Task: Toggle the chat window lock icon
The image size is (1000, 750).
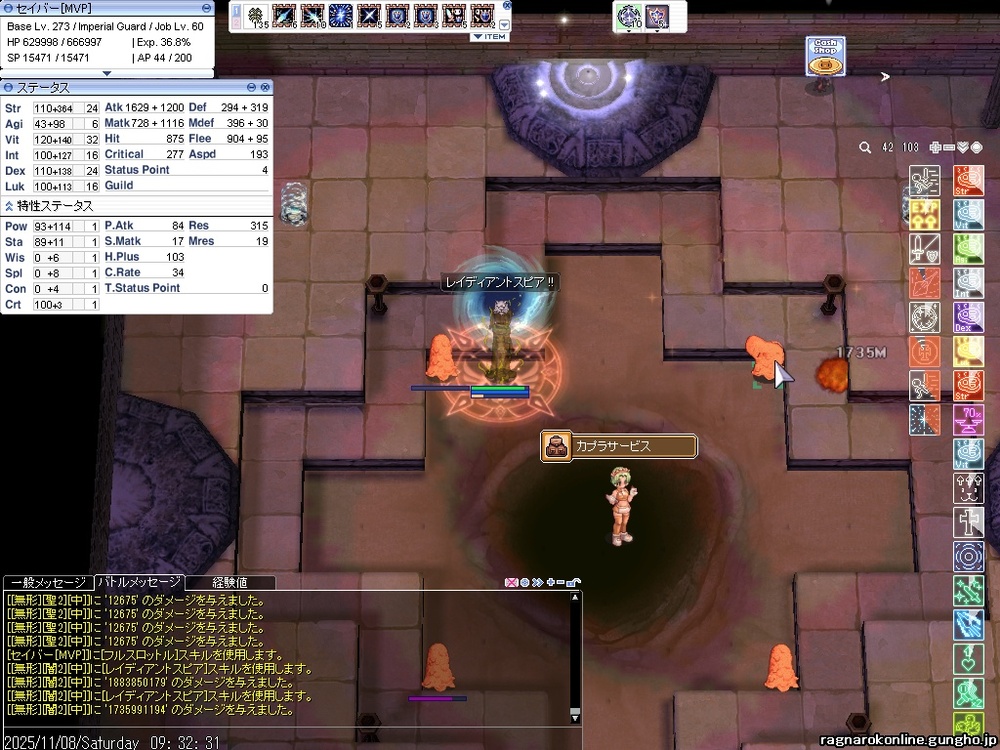Action: (574, 582)
